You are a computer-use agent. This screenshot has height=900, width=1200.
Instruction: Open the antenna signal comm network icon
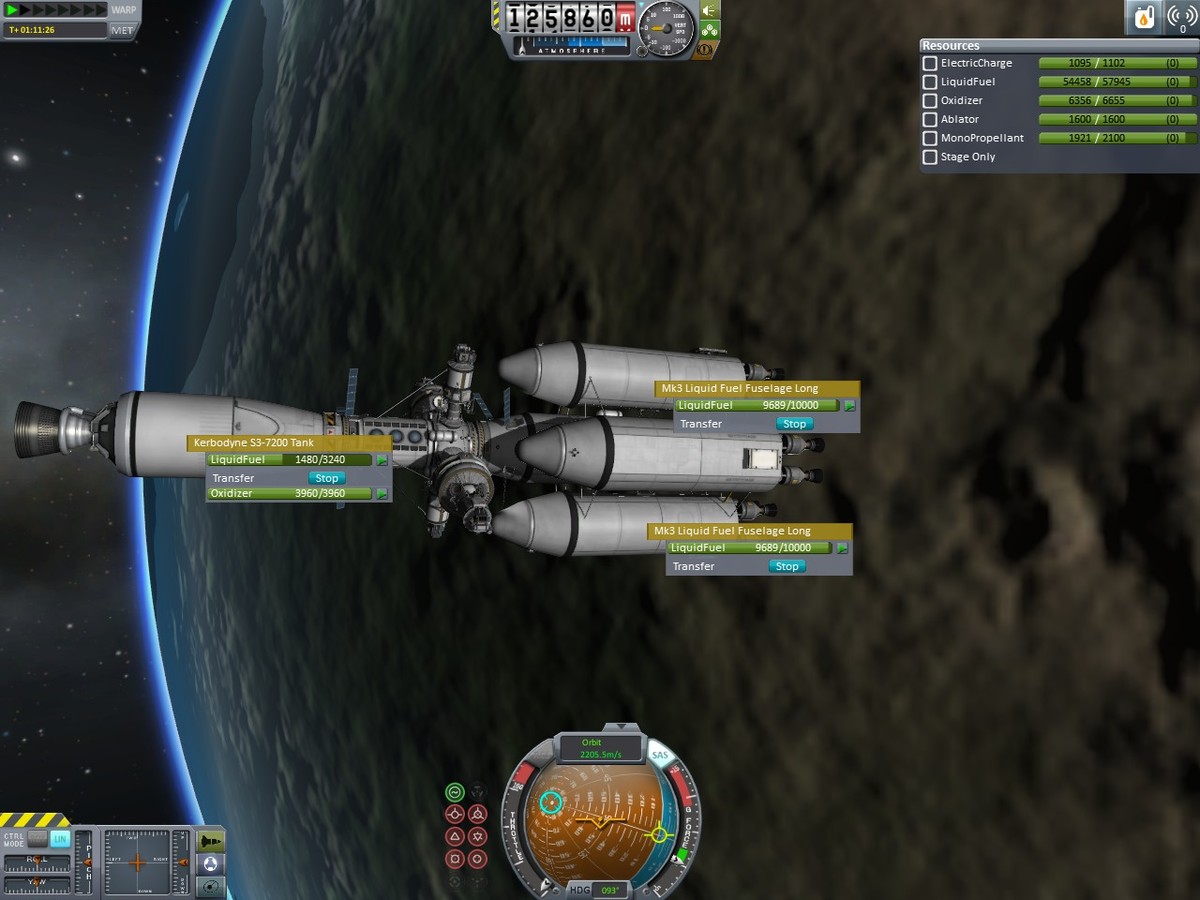click(1180, 17)
